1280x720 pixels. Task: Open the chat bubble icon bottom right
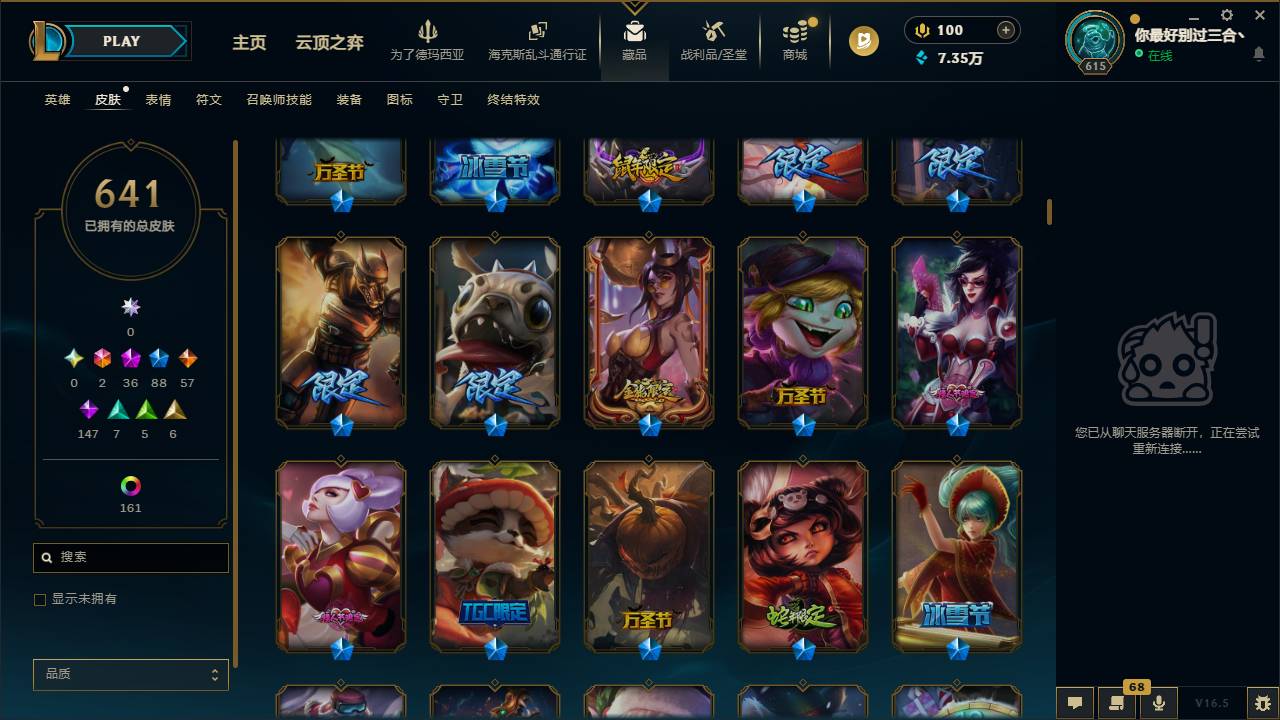[1075, 703]
